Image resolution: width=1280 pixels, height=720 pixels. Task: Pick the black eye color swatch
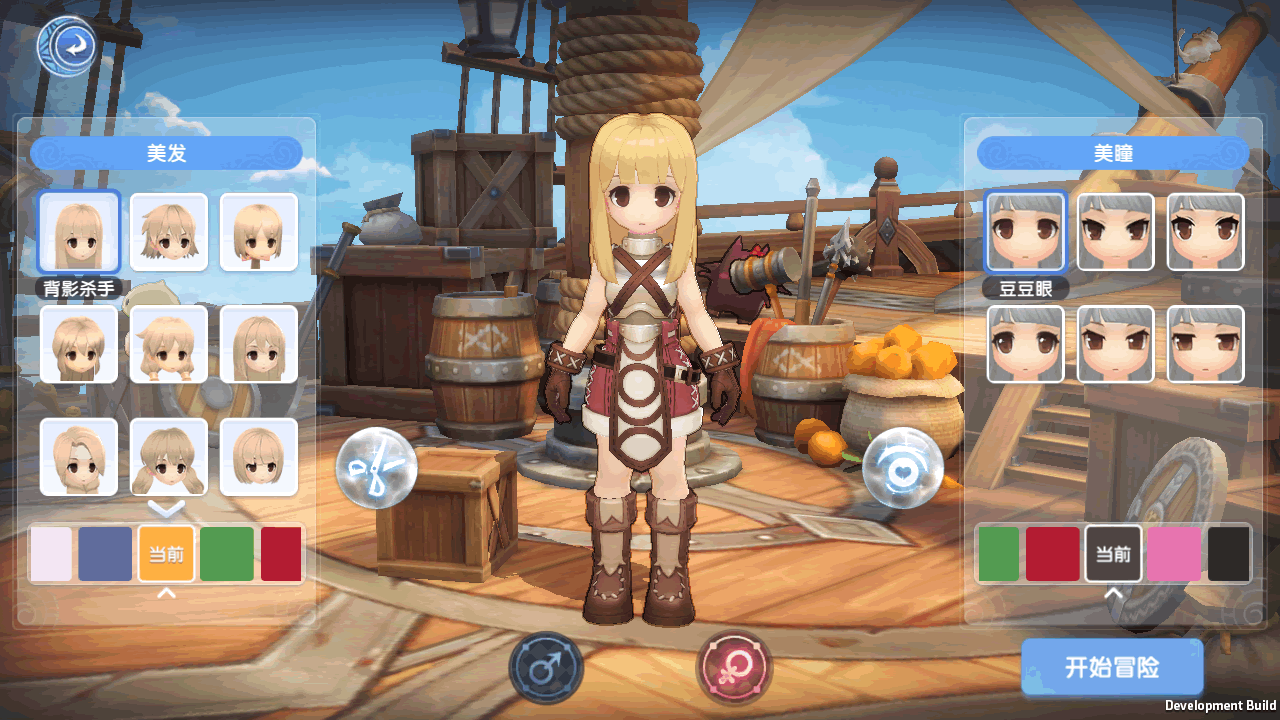(1229, 554)
